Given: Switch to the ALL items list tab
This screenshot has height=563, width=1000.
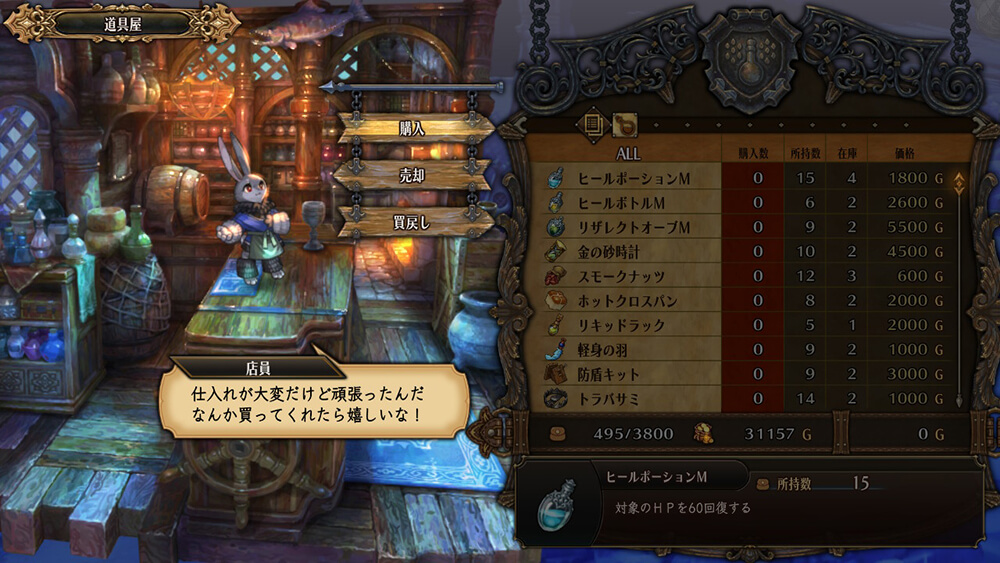Looking at the screenshot, I should pyautogui.click(x=593, y=123).
